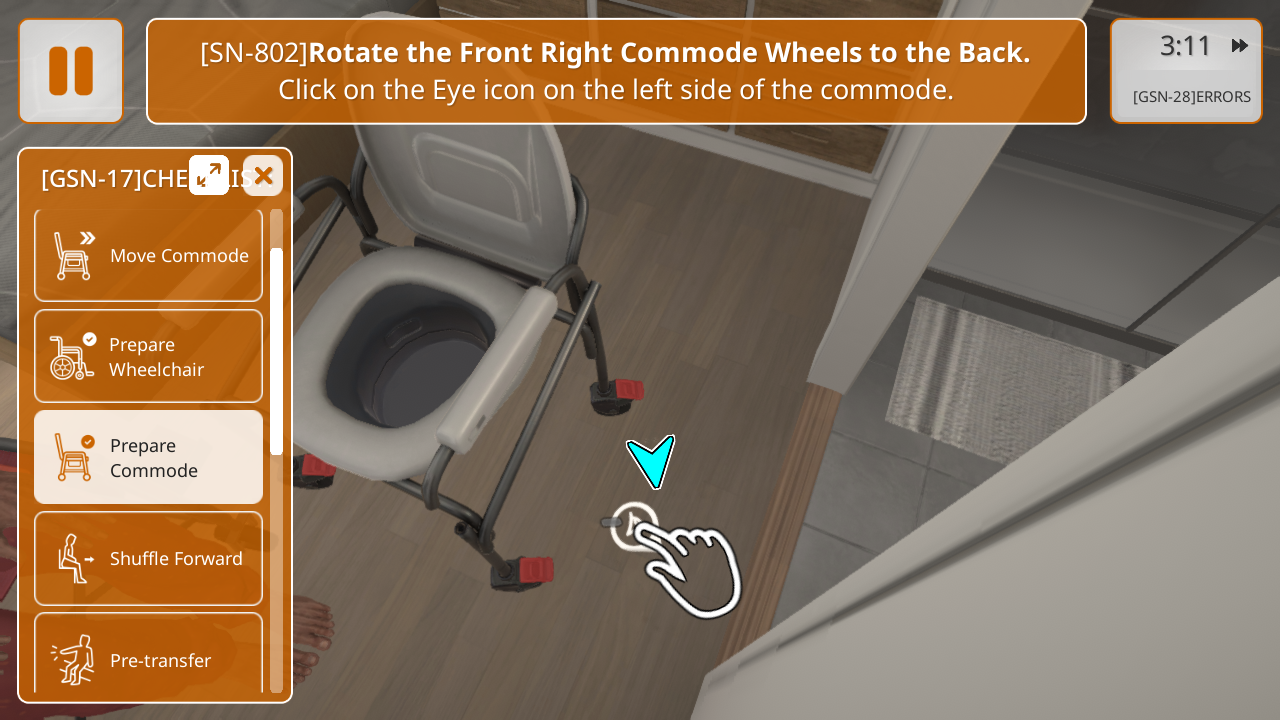Close the checklist panel
This screenshot has width=1280, height=720.
(x=263, y=175)
